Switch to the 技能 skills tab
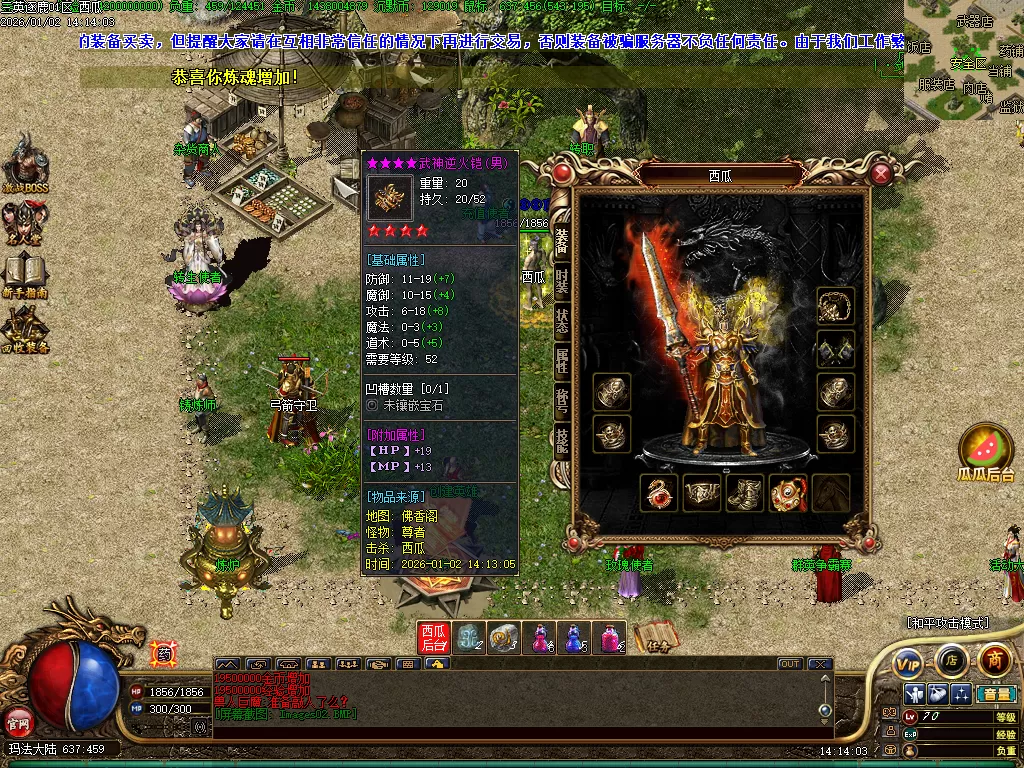1024x768 pixels. (562, 441)
